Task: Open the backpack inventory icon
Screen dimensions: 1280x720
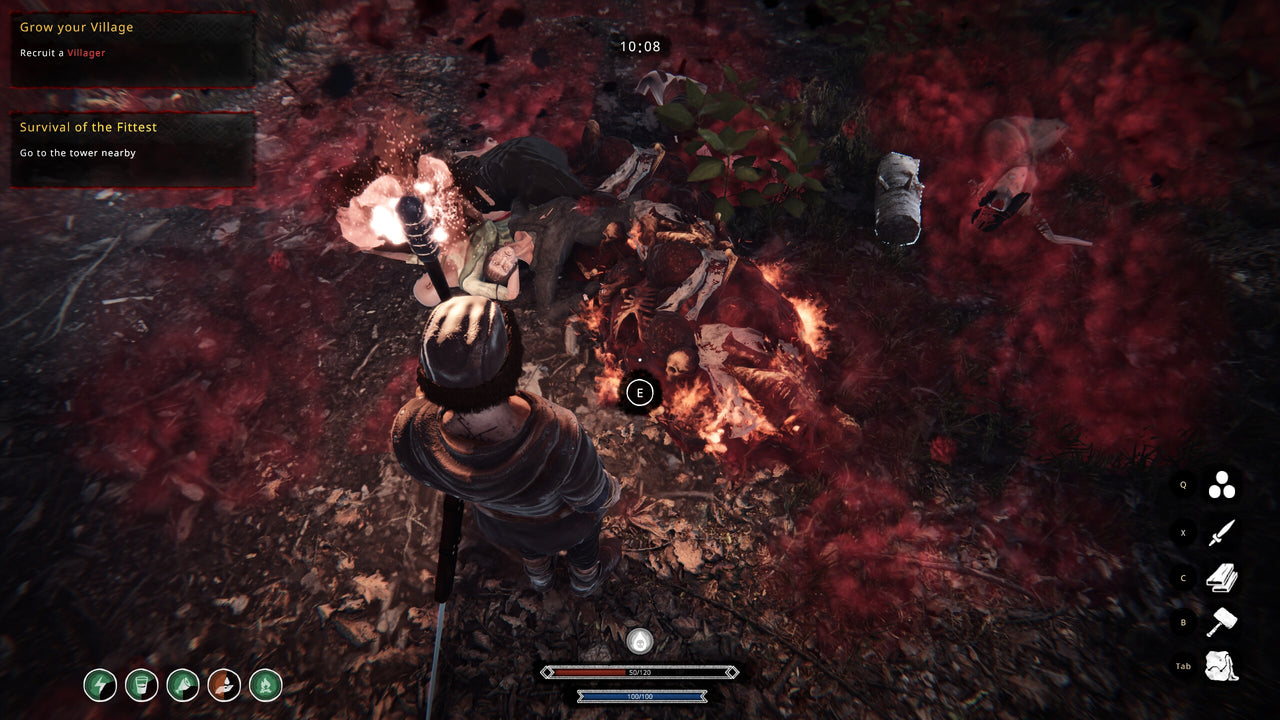Action: point(1221,666)
